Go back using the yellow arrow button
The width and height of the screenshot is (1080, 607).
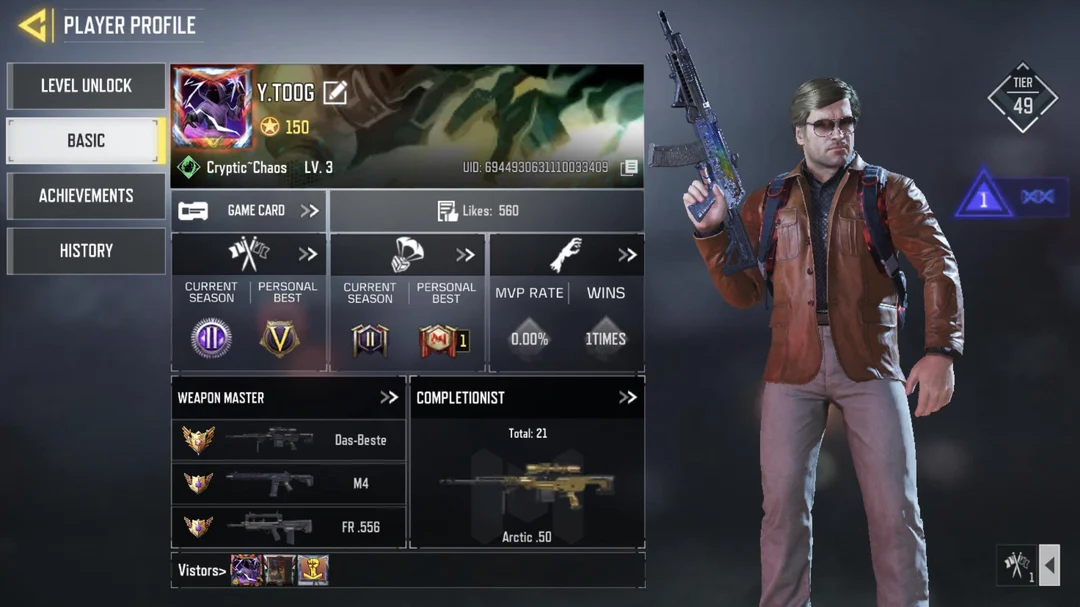(x=34, y=25)
